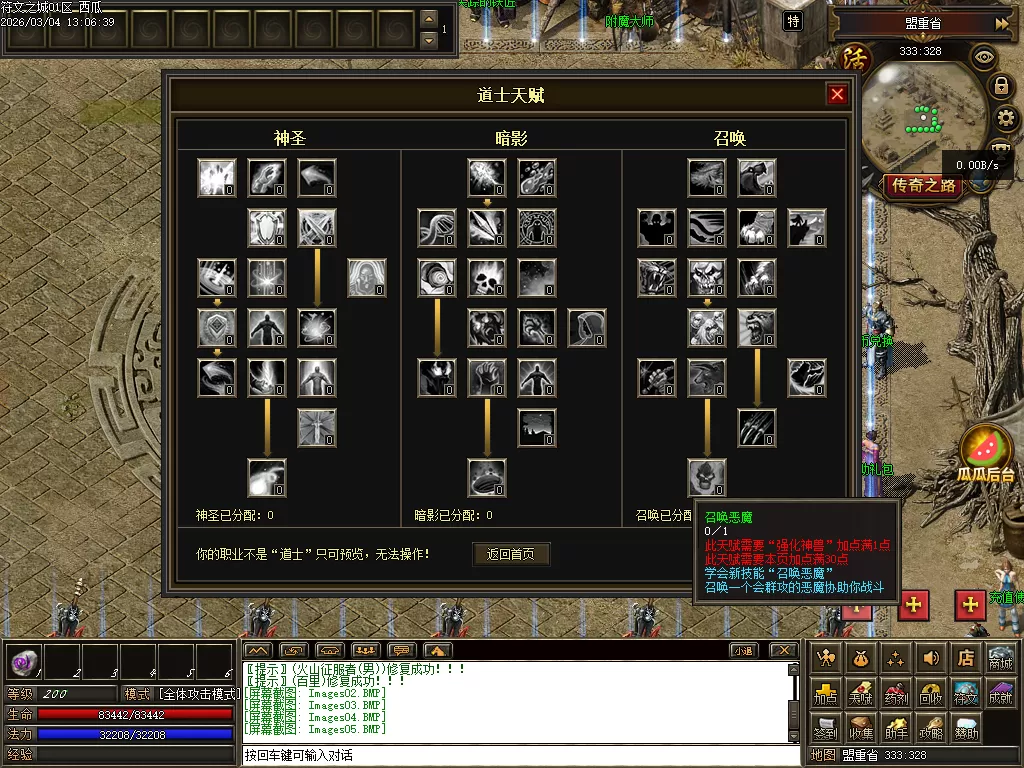
Task: Click the 签到 daily sign-in button
Action: coord(826,728)
